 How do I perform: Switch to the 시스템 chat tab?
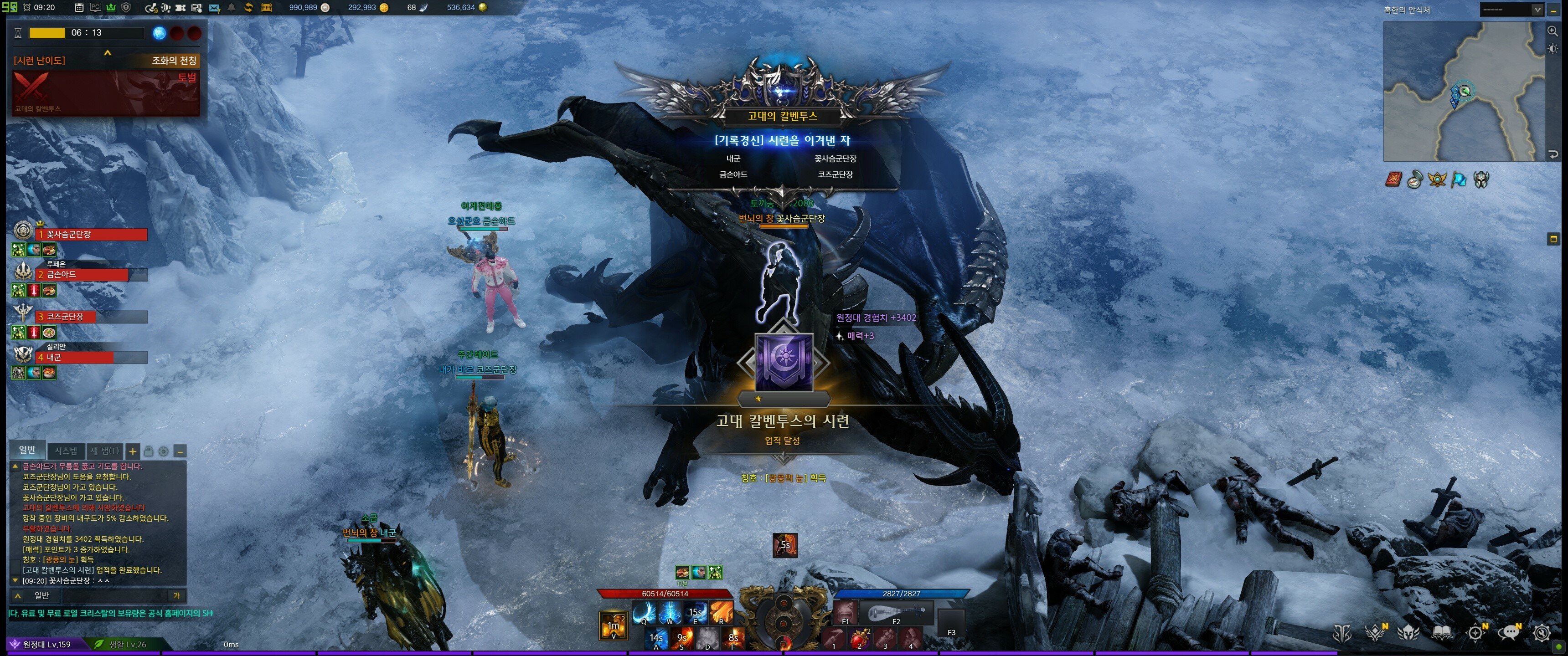point(66,451)
